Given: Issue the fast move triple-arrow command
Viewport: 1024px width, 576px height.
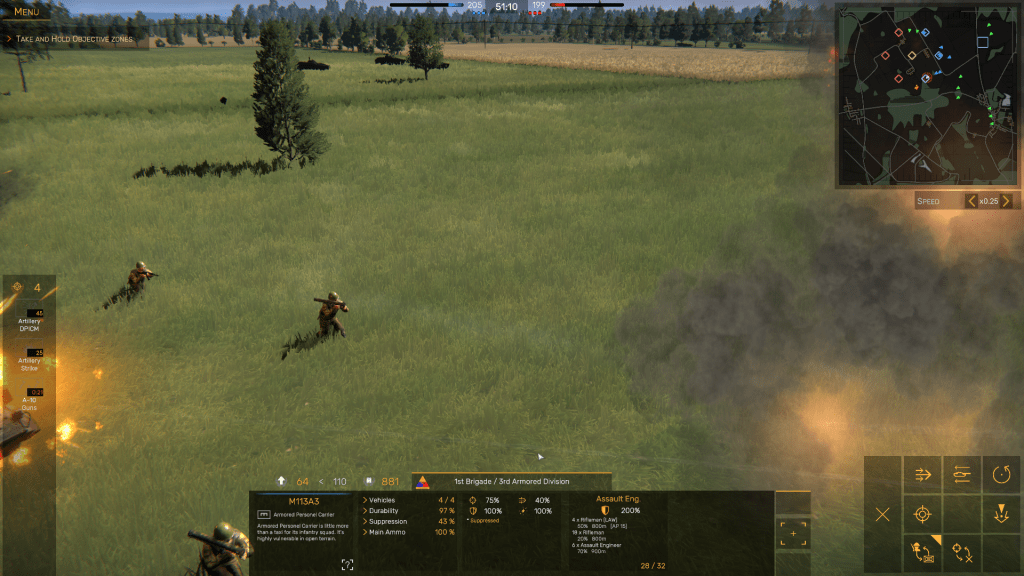Looking at the screenshot, I should pos(922,475).
